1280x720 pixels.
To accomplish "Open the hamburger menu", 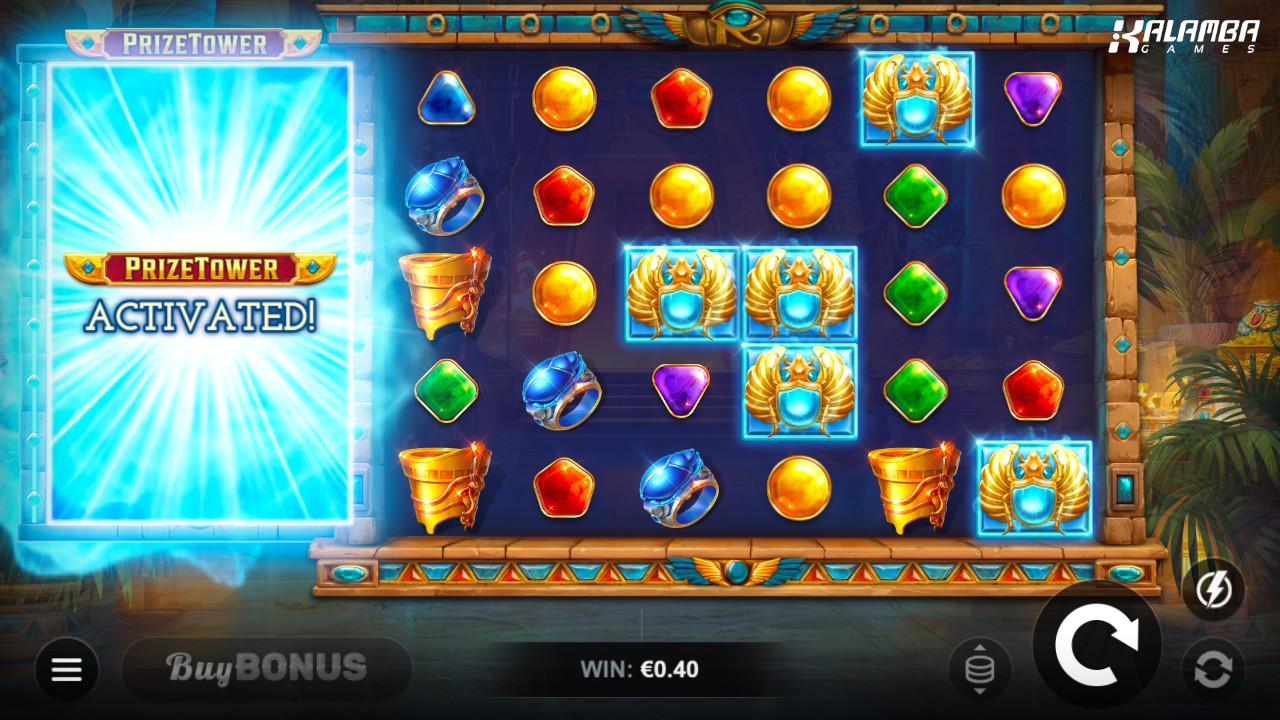I will 66,669.
